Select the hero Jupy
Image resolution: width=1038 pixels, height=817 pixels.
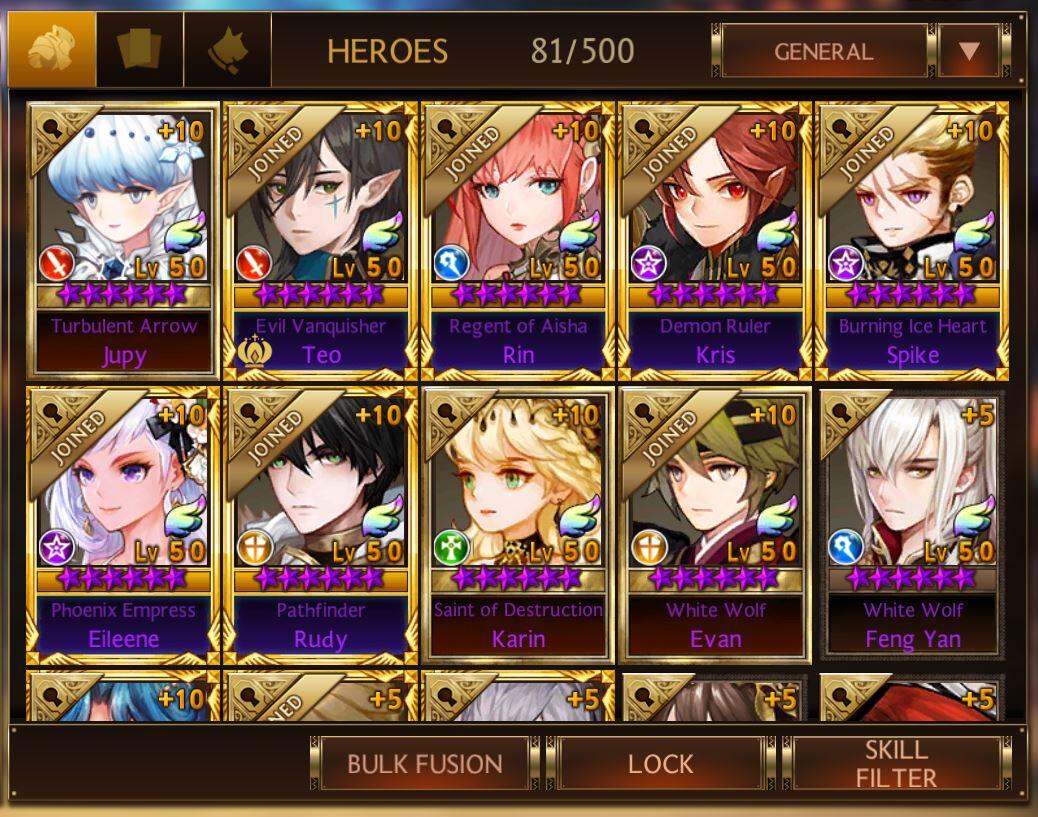124,240
